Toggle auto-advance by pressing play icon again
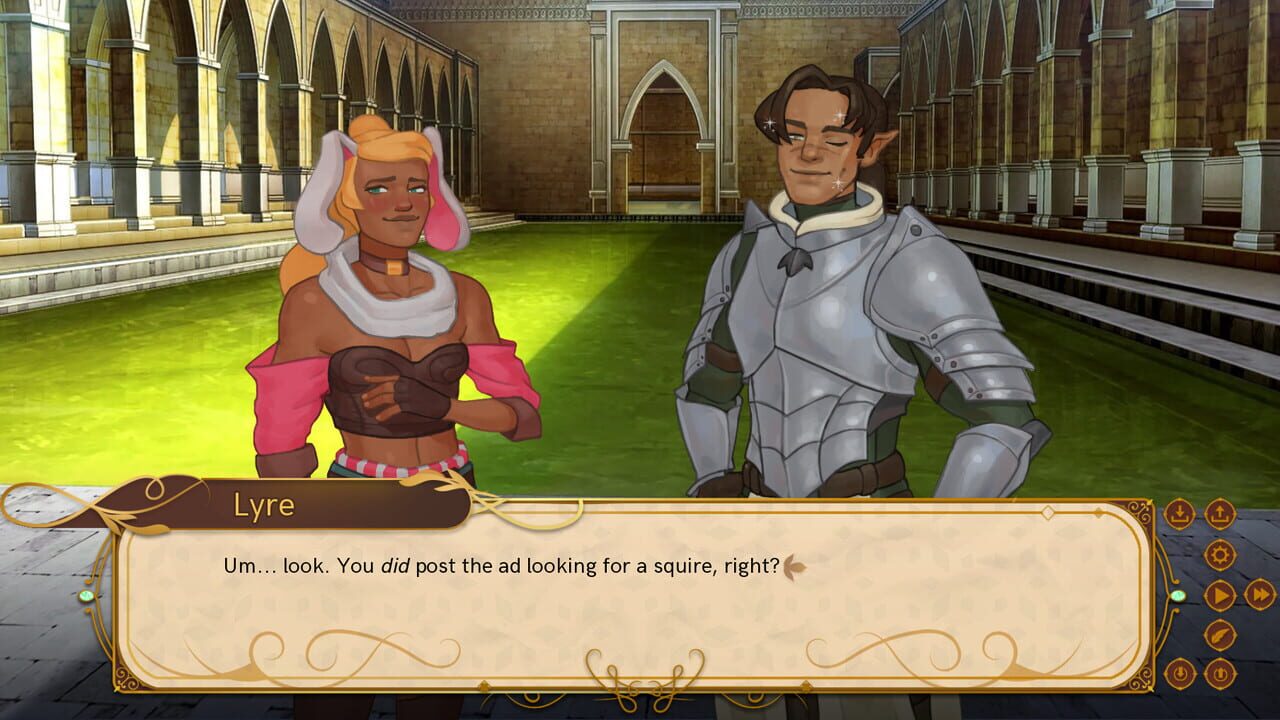The height and width of the screenshot is (720, 1280). click(1219, 595)
